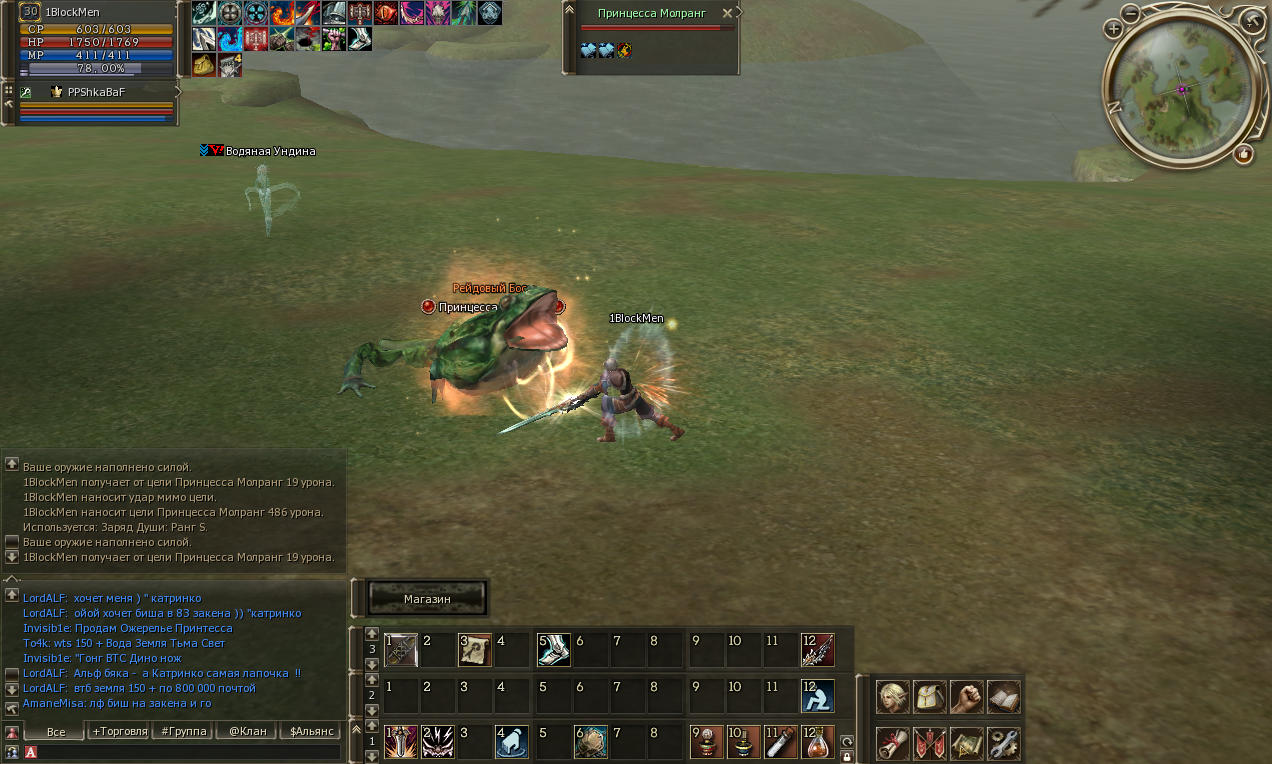
Task: Show the Все chat tab
Action: 56,731
